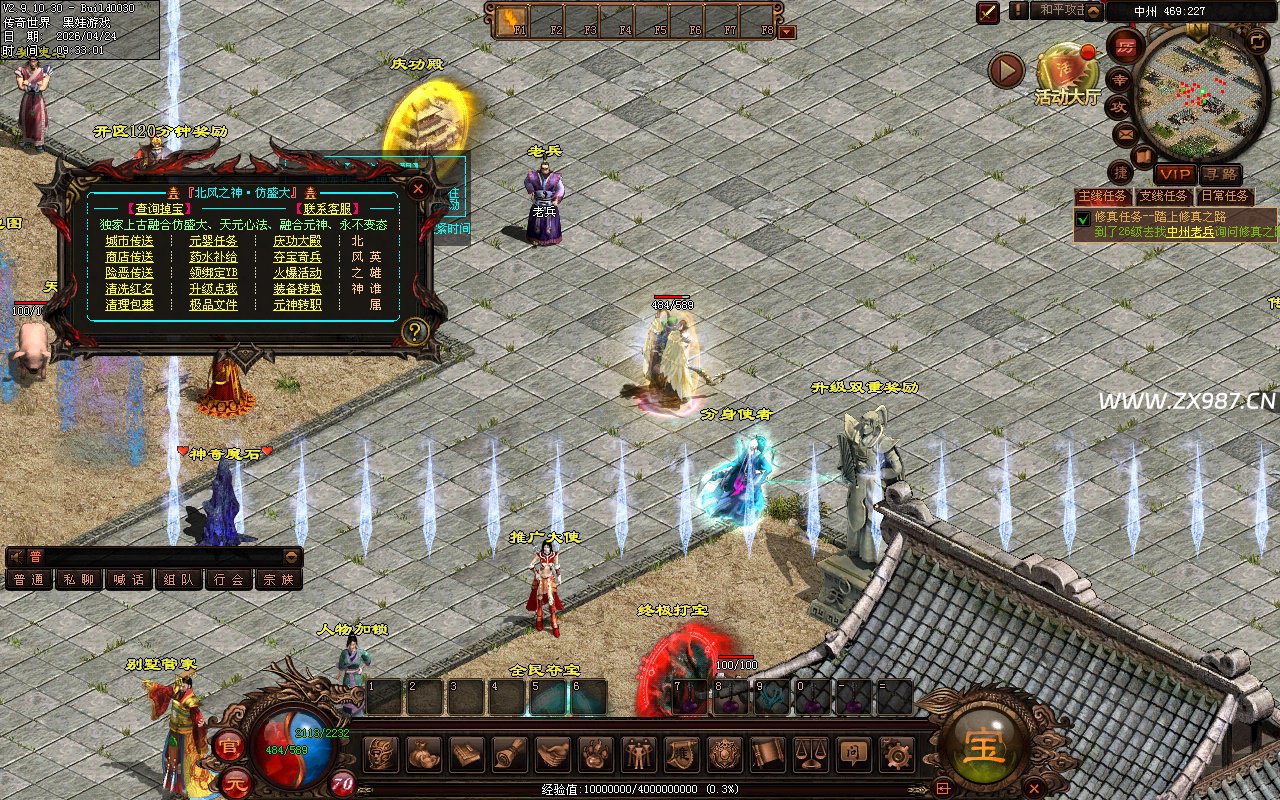The width and height of the screenshot is (1280, 800).
Task: Switch to the 行会 guild chat channel
Action: pos(229,579)
